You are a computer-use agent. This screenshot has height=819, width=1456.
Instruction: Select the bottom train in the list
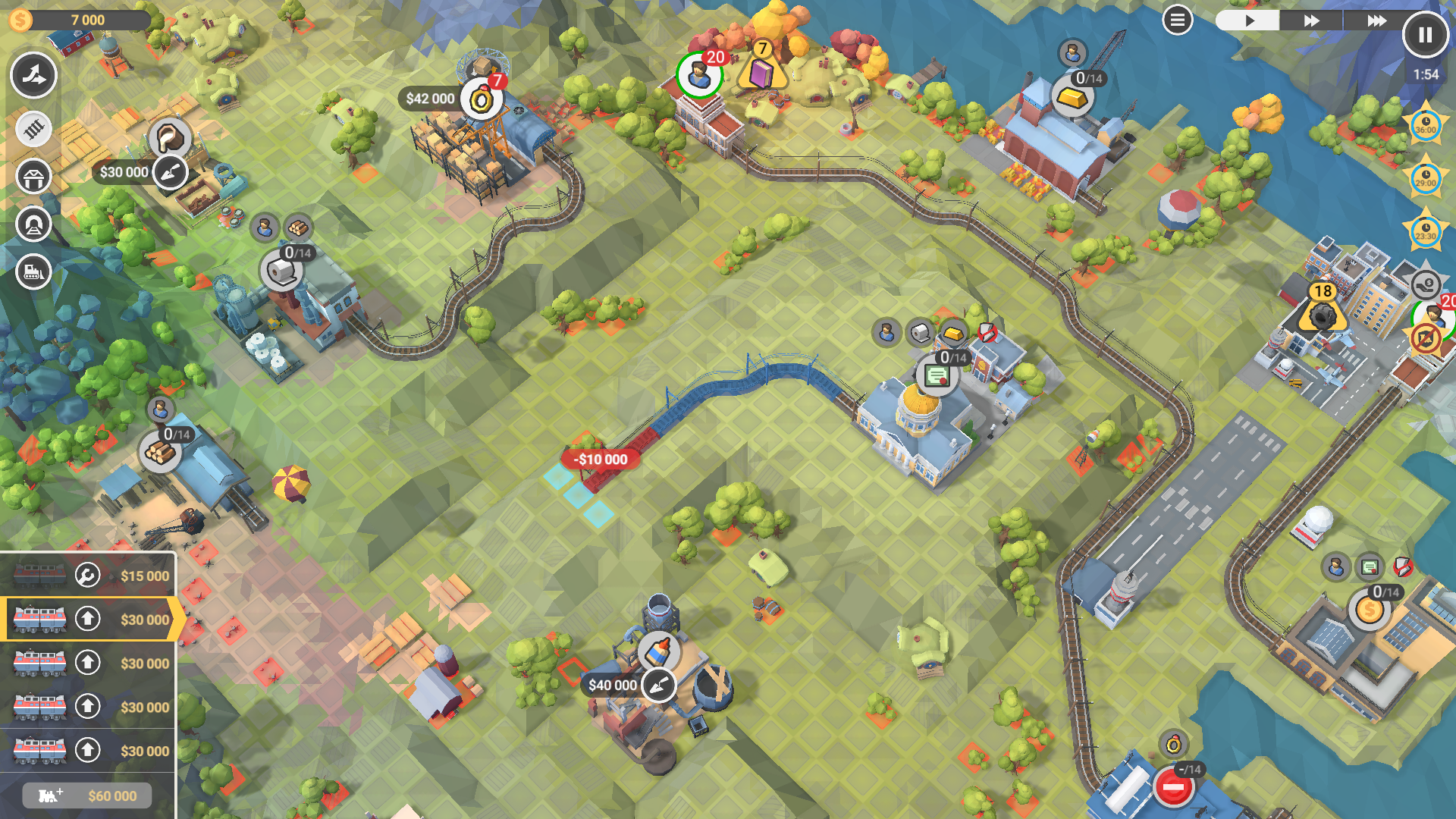pos(39,751)
